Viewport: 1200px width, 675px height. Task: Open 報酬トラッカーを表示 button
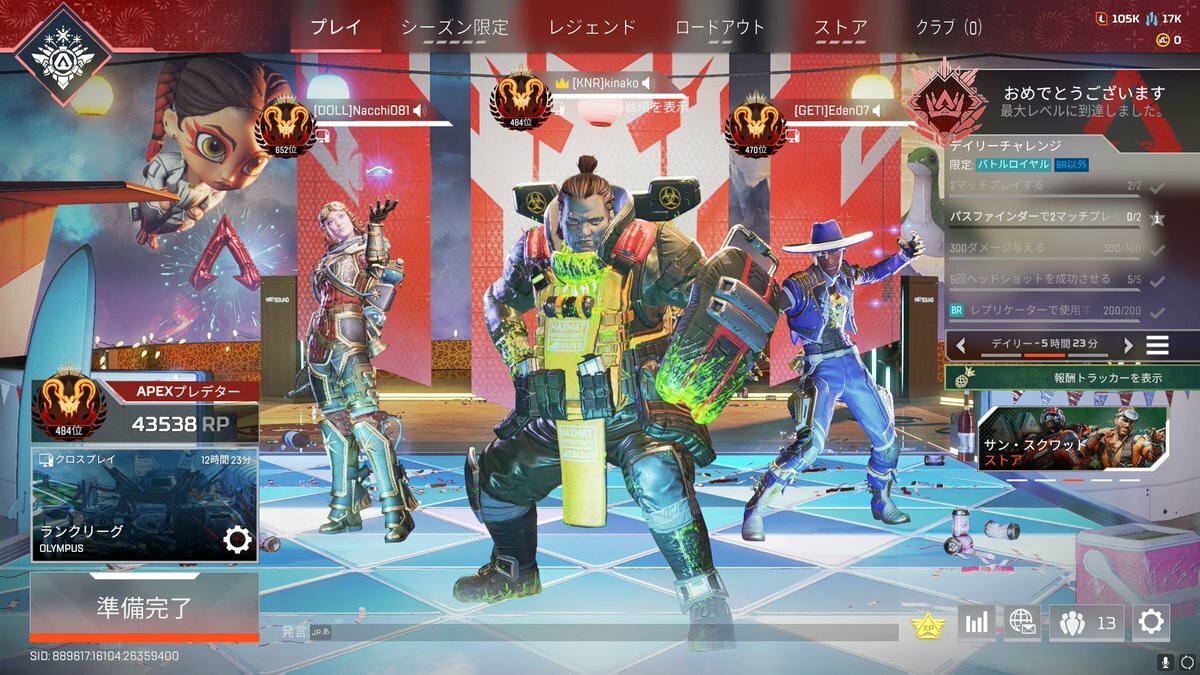(x=1071, y=378)
